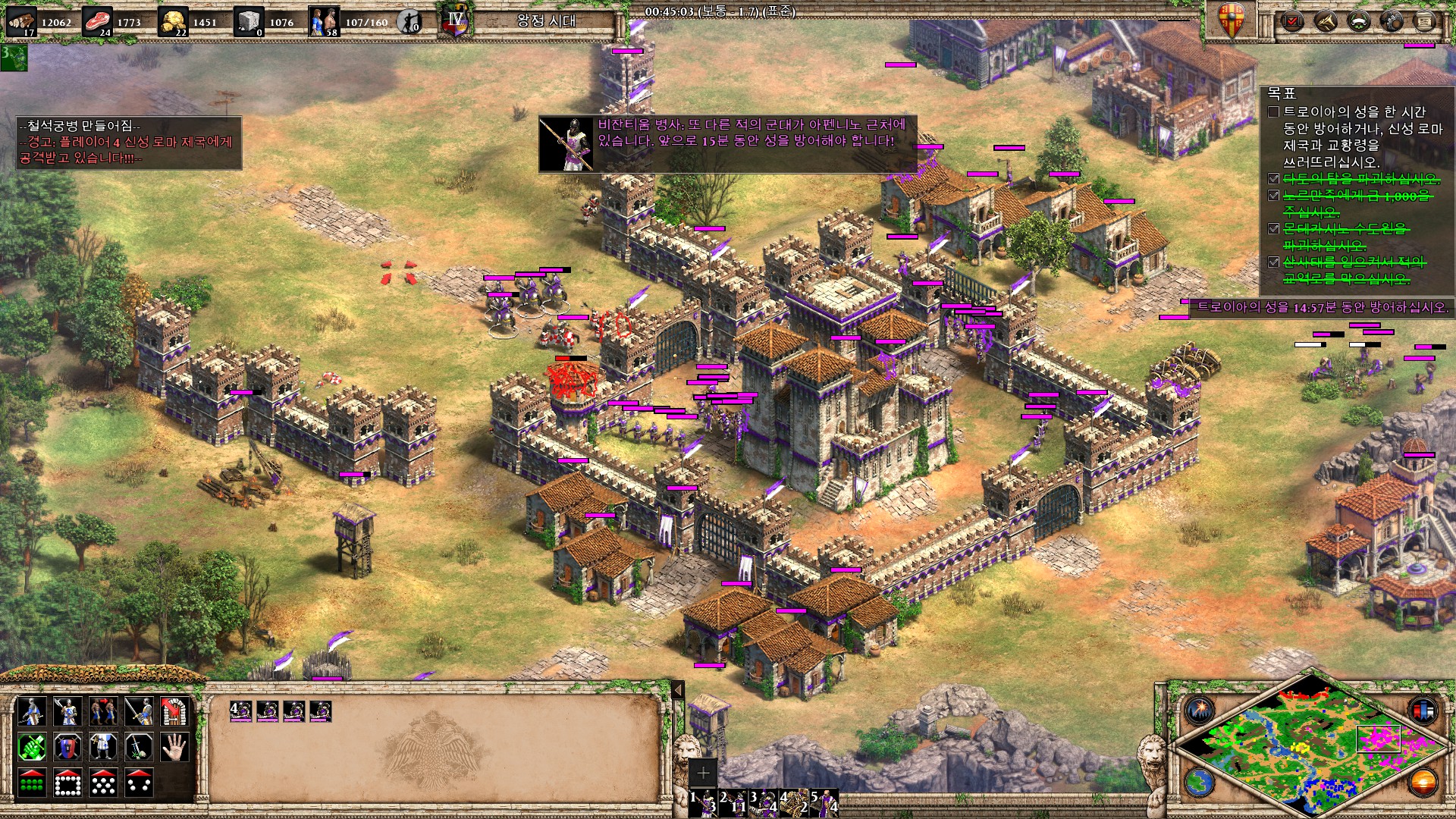Click the plus button above control groups
Viewport: 1456px width, 819px height.
click(x=703, y=773)
